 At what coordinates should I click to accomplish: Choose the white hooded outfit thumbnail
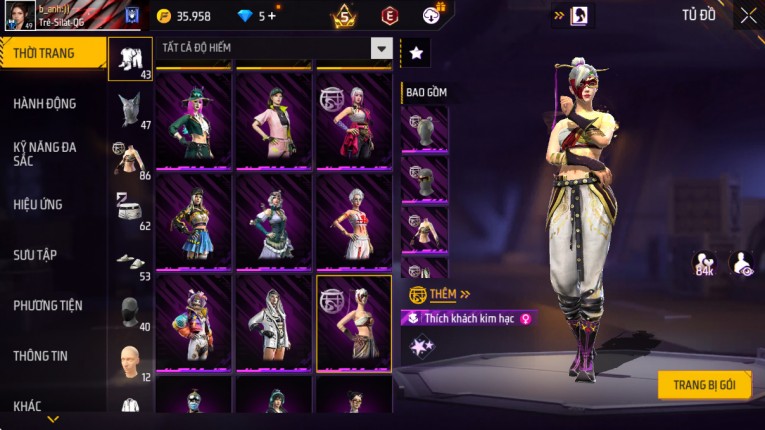[x=273, y=321]
